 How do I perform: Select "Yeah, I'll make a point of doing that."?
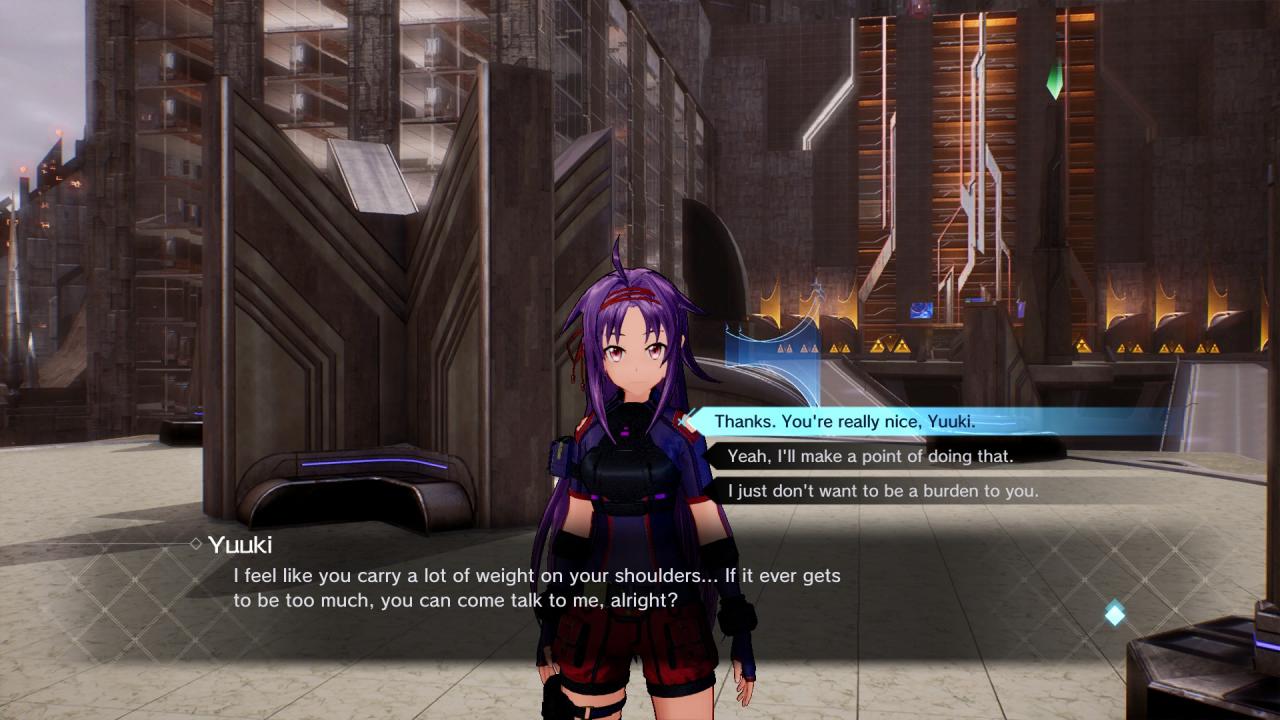[870, 456]
